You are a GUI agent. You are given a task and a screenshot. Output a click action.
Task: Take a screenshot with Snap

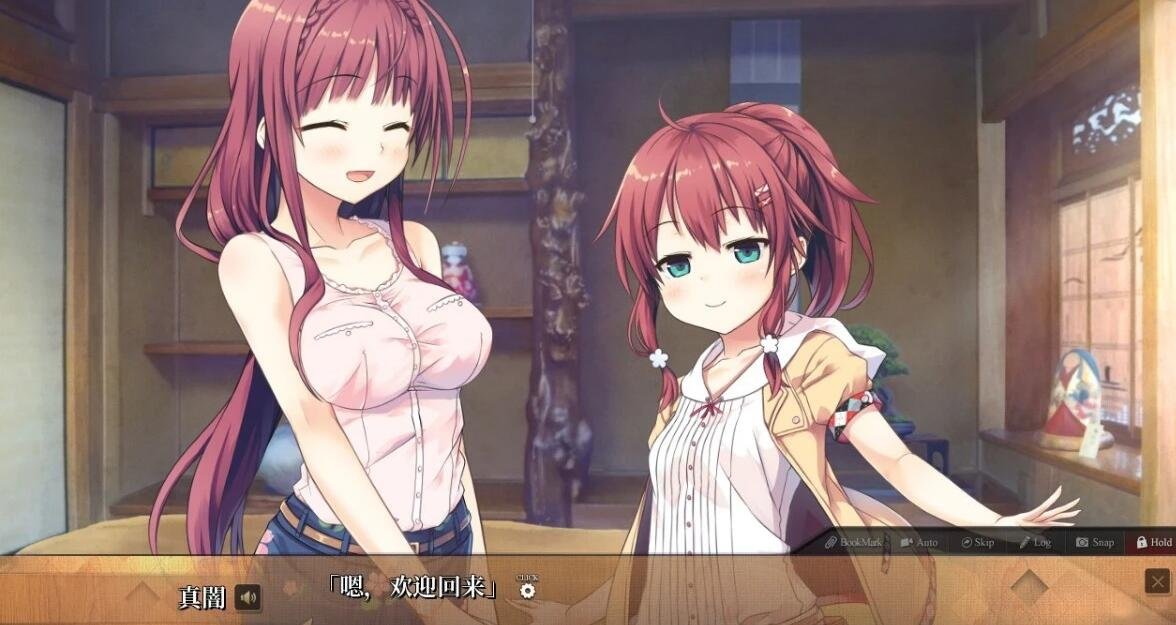pyautogui.click(x=1094, y=542)
